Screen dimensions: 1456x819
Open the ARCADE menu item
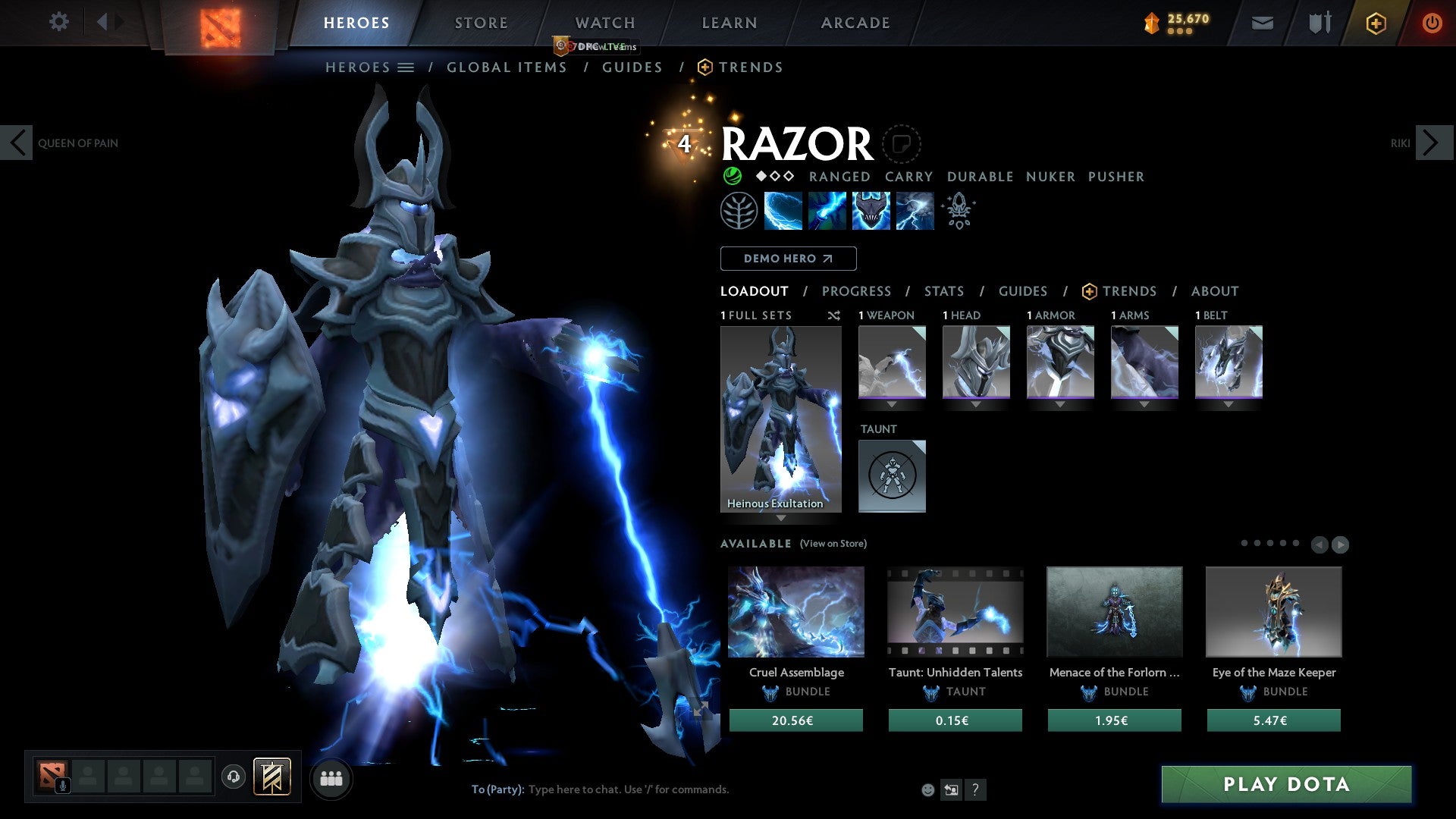coord(855,23)
